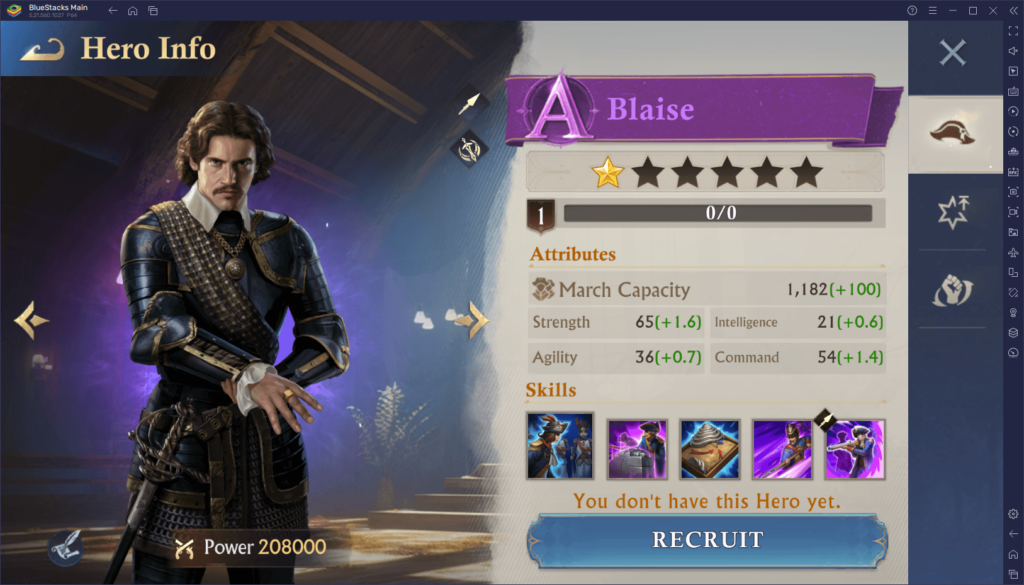Go back using Hero Info header arrow

pyautogui.click(x=42, y=49)
